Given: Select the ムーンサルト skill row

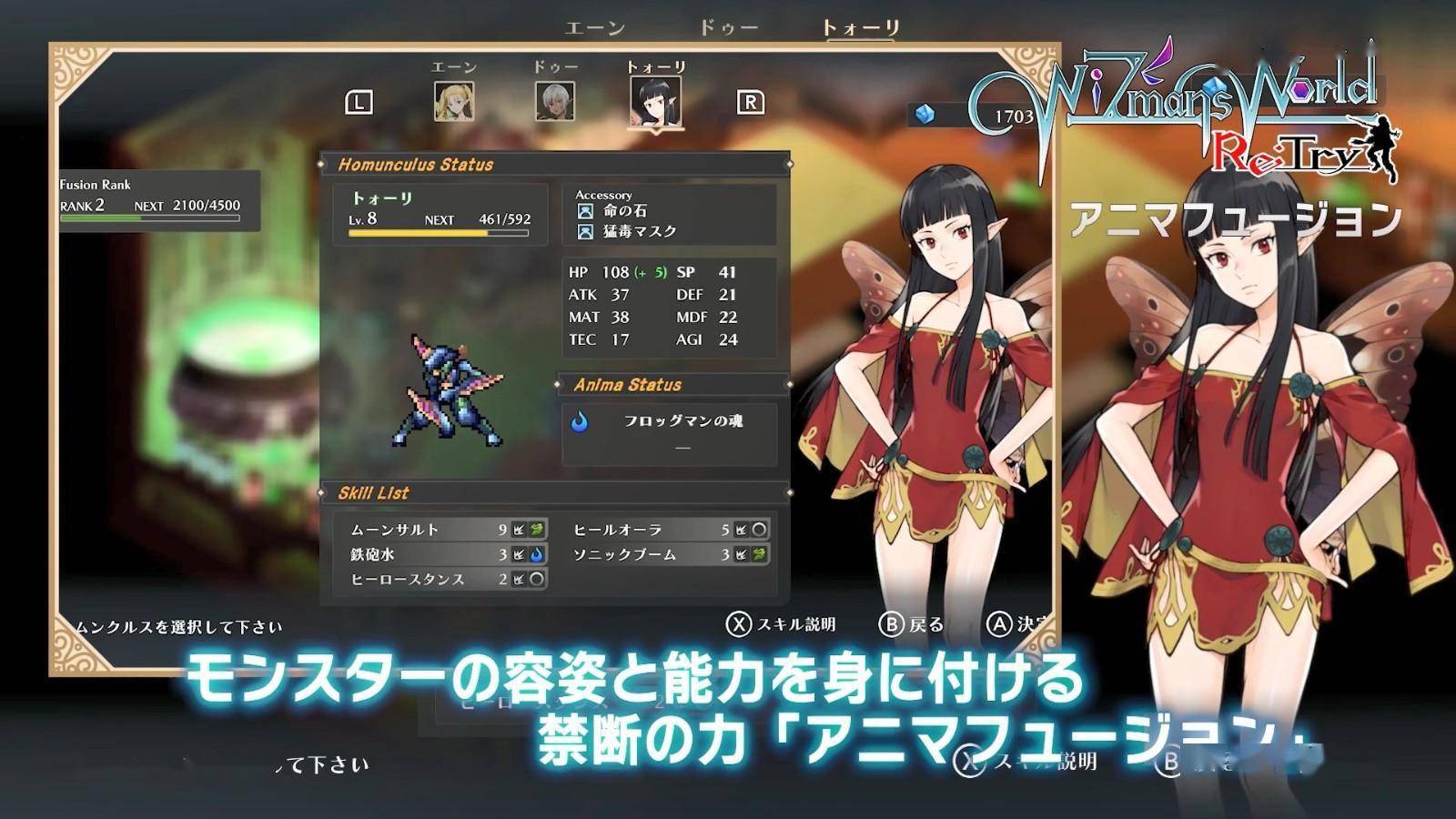Looking at the screenshot, I should click(446, 529).
